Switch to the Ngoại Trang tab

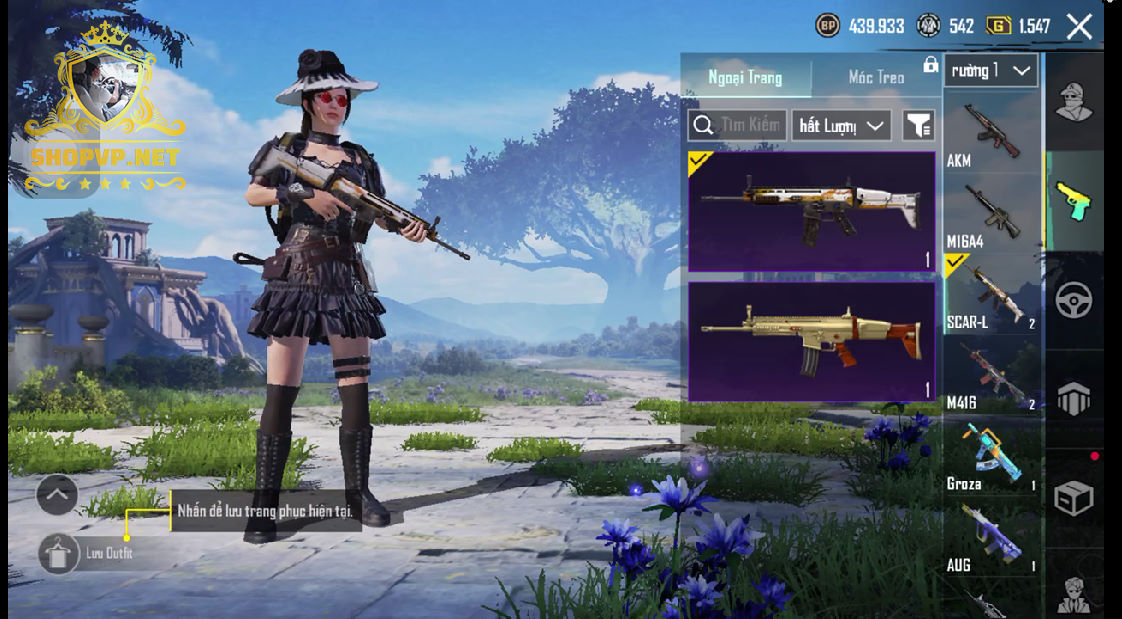(x=745, y=77)
